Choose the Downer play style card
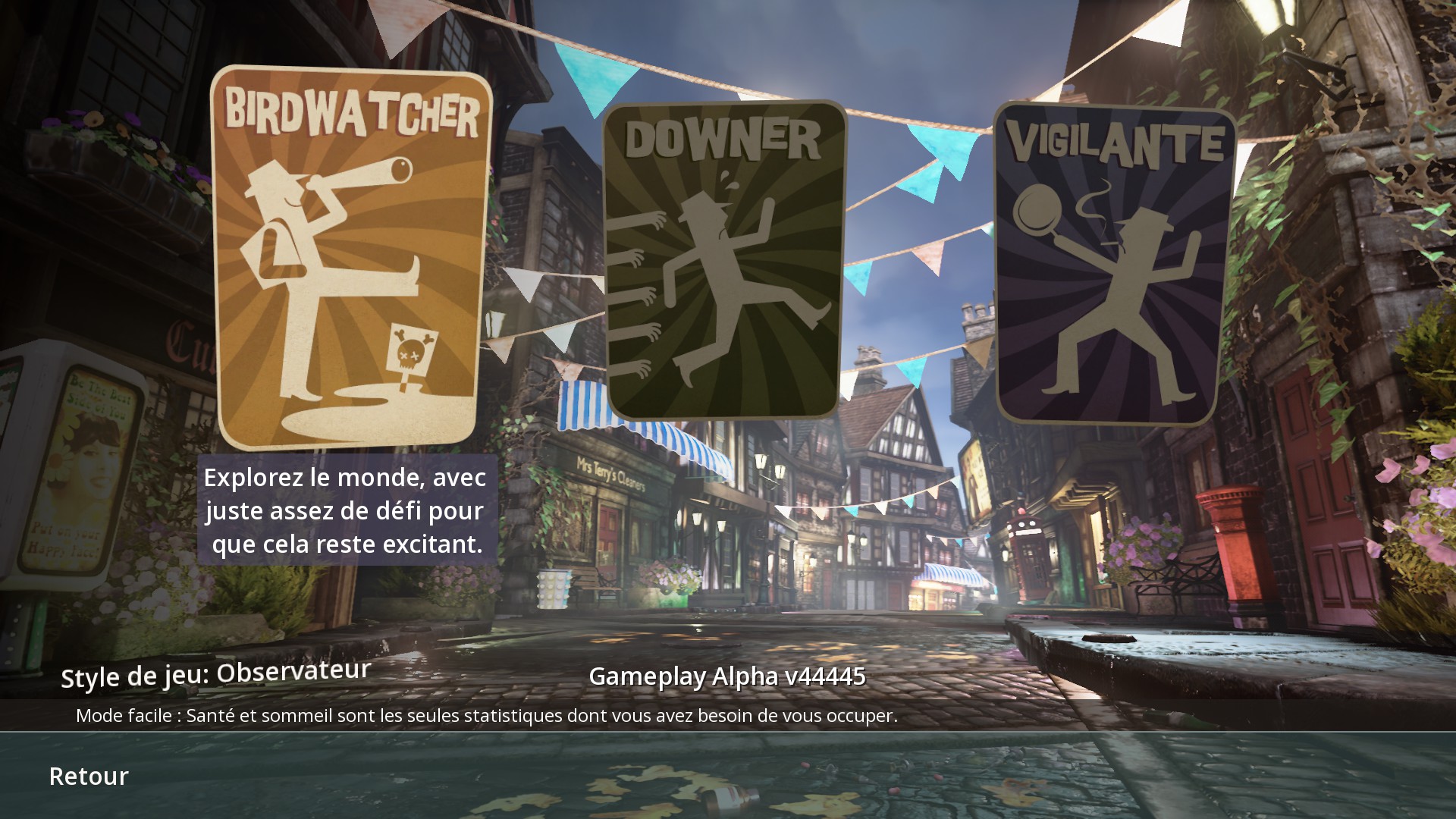 (724, 260)
